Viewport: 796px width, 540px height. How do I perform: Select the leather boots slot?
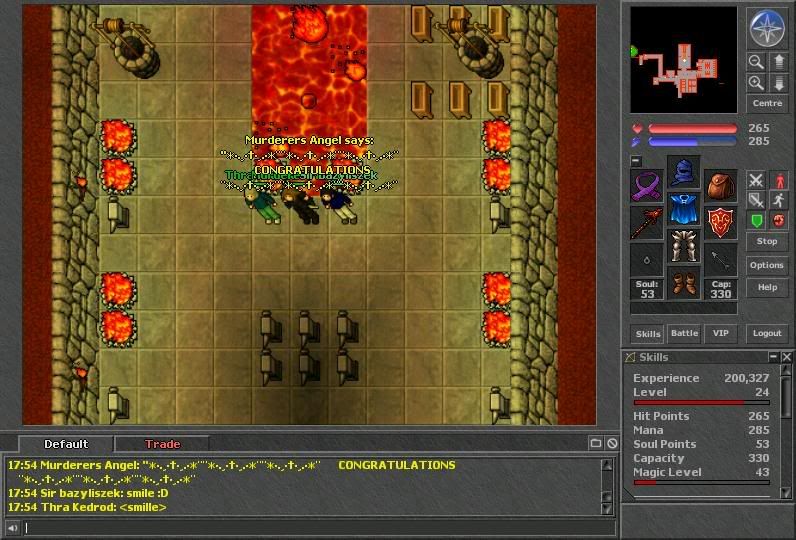pos(683,284)
